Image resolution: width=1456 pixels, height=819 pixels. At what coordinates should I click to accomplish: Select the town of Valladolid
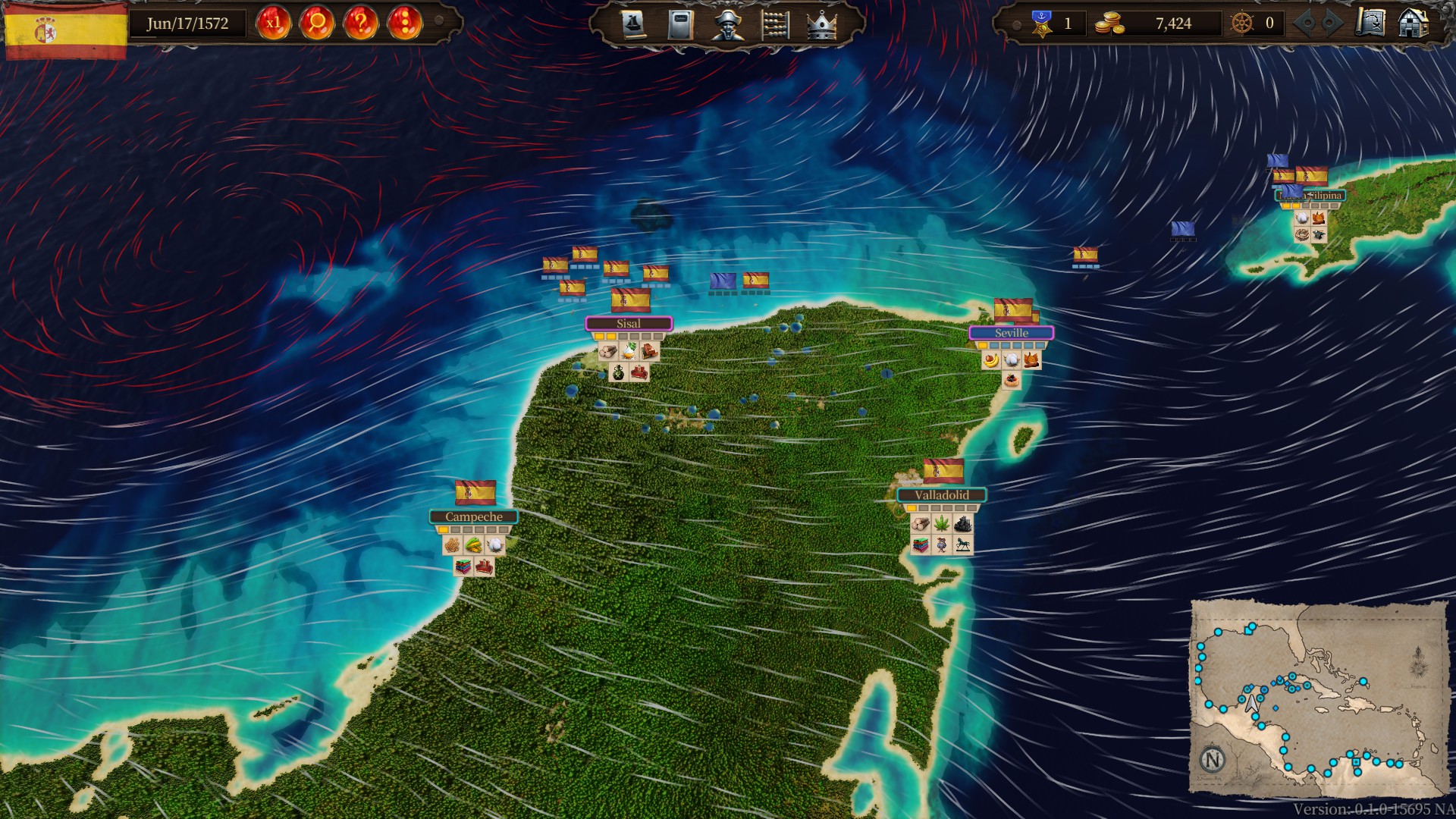(941, 495)
